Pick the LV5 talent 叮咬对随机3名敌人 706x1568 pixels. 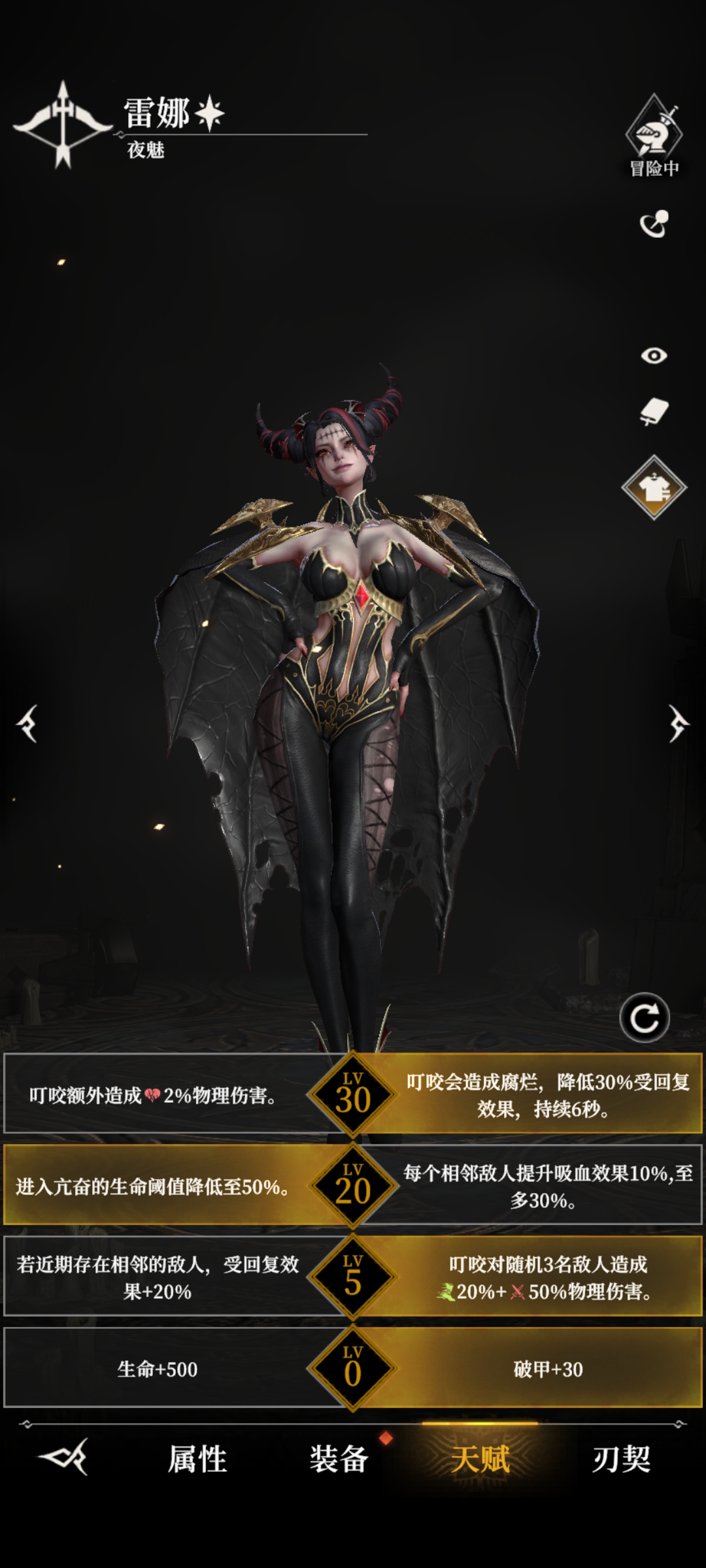click(548, 1278)
